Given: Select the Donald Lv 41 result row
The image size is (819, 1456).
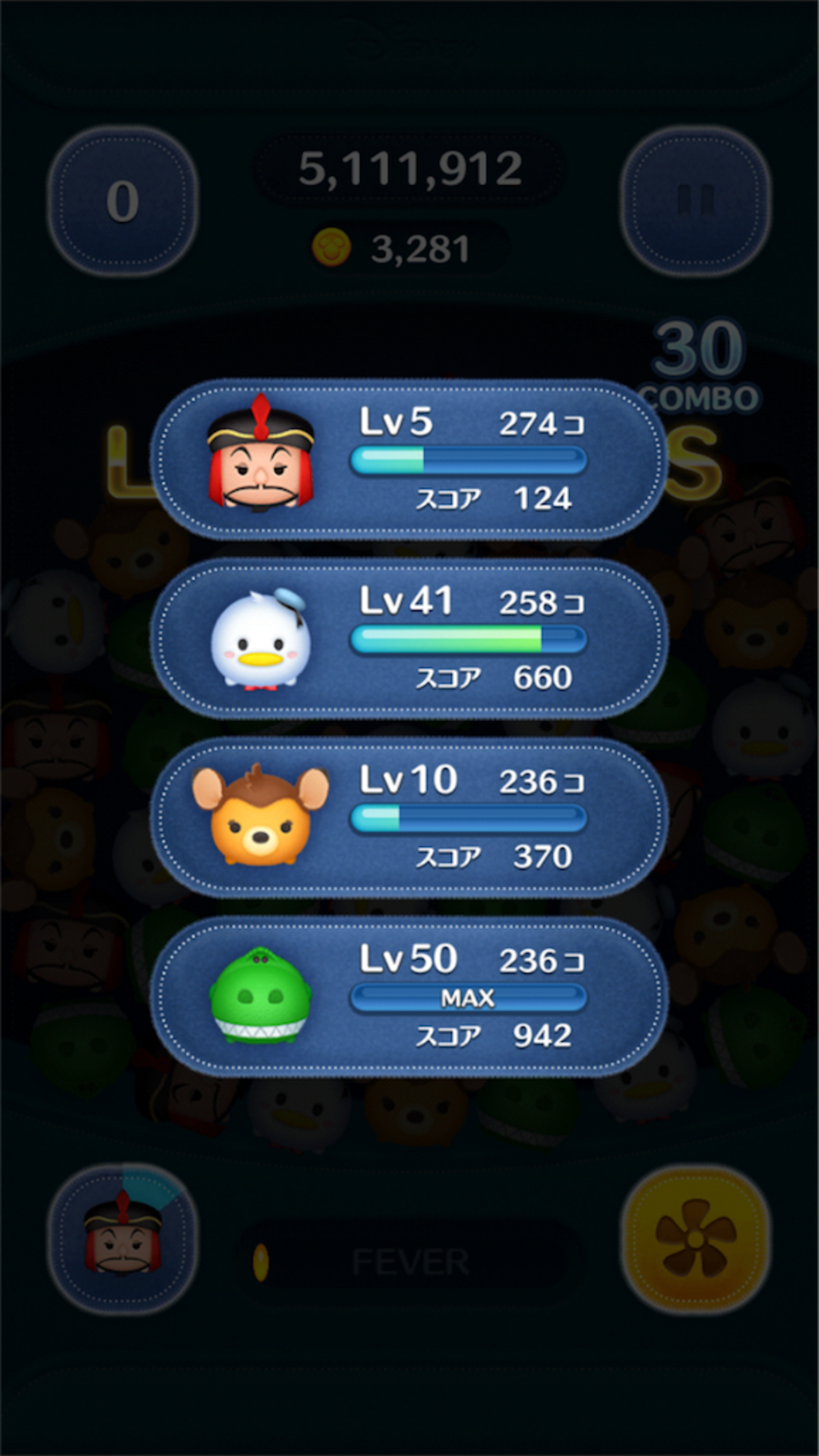Looking at the screenshot, I should [408, 638].
